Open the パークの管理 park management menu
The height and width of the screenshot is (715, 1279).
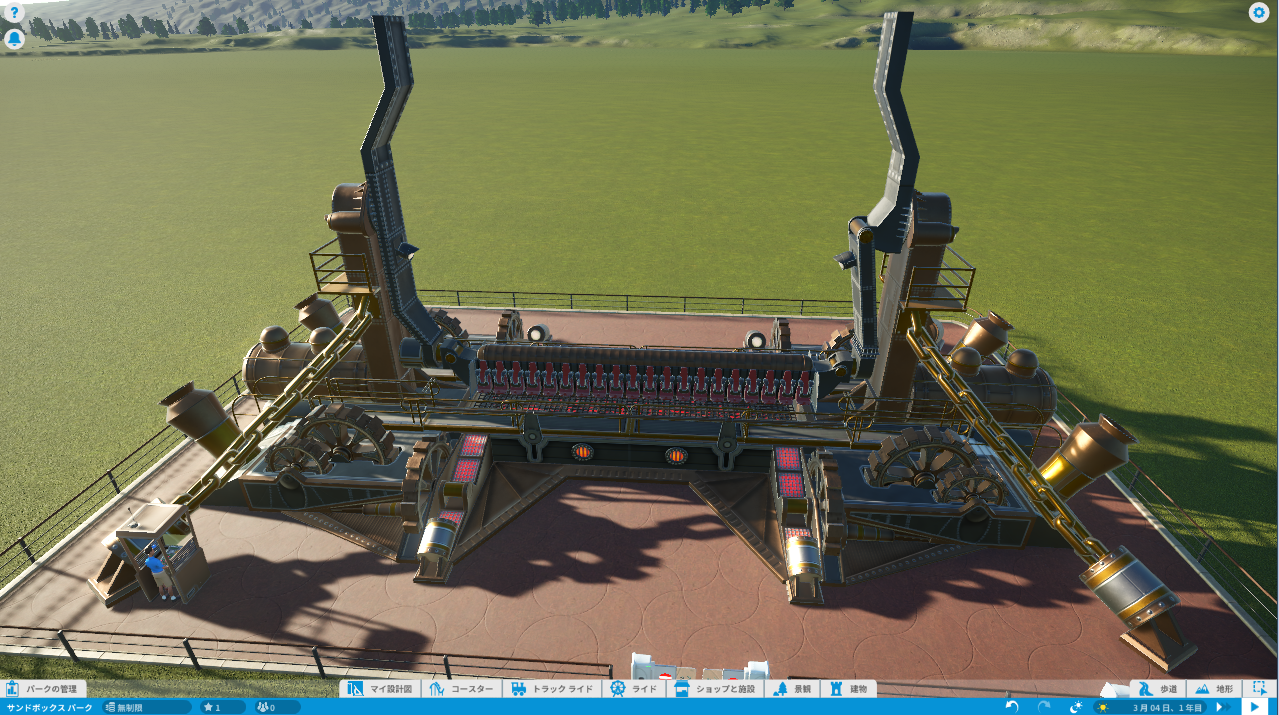43,689
